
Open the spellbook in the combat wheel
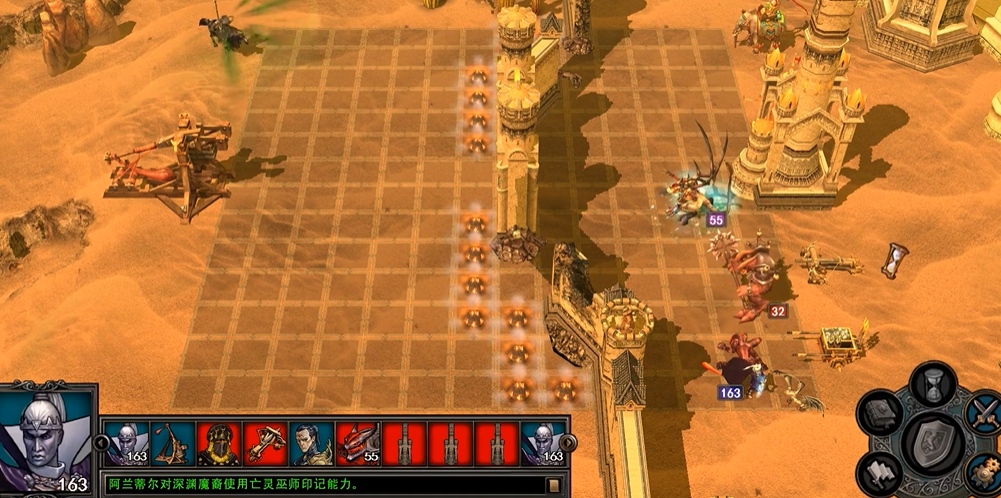point(882,415)
